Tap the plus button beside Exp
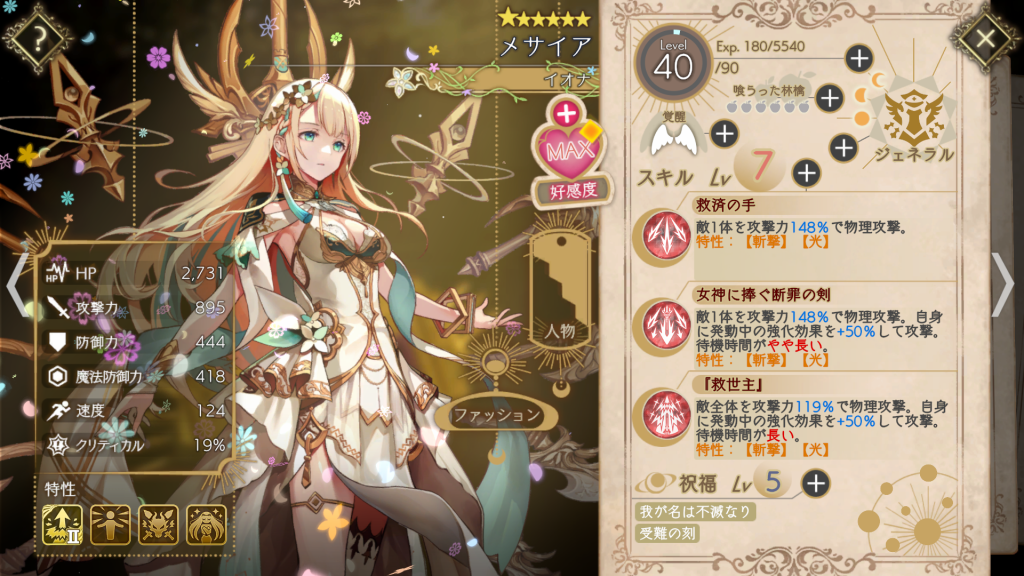 pyautogui.click(x=859, y=58)
